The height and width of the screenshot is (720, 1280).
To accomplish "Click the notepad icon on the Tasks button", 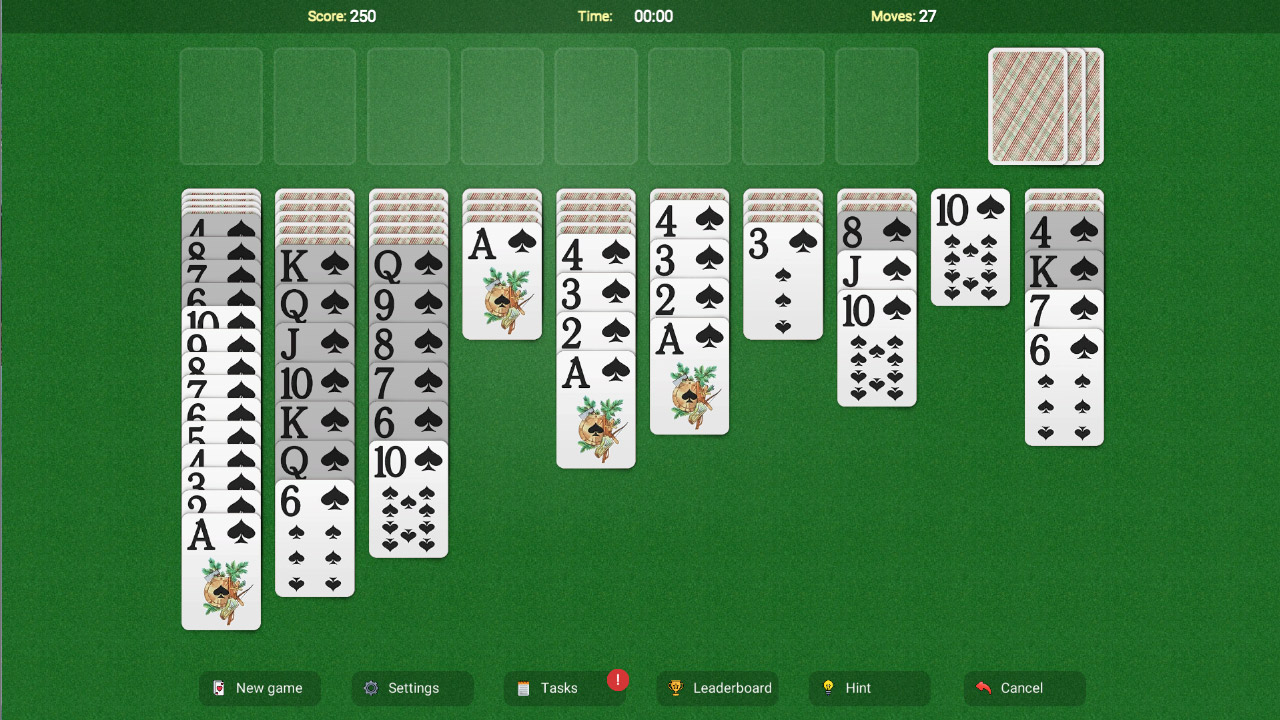I will pyautogui.click(x=524, y=688).
